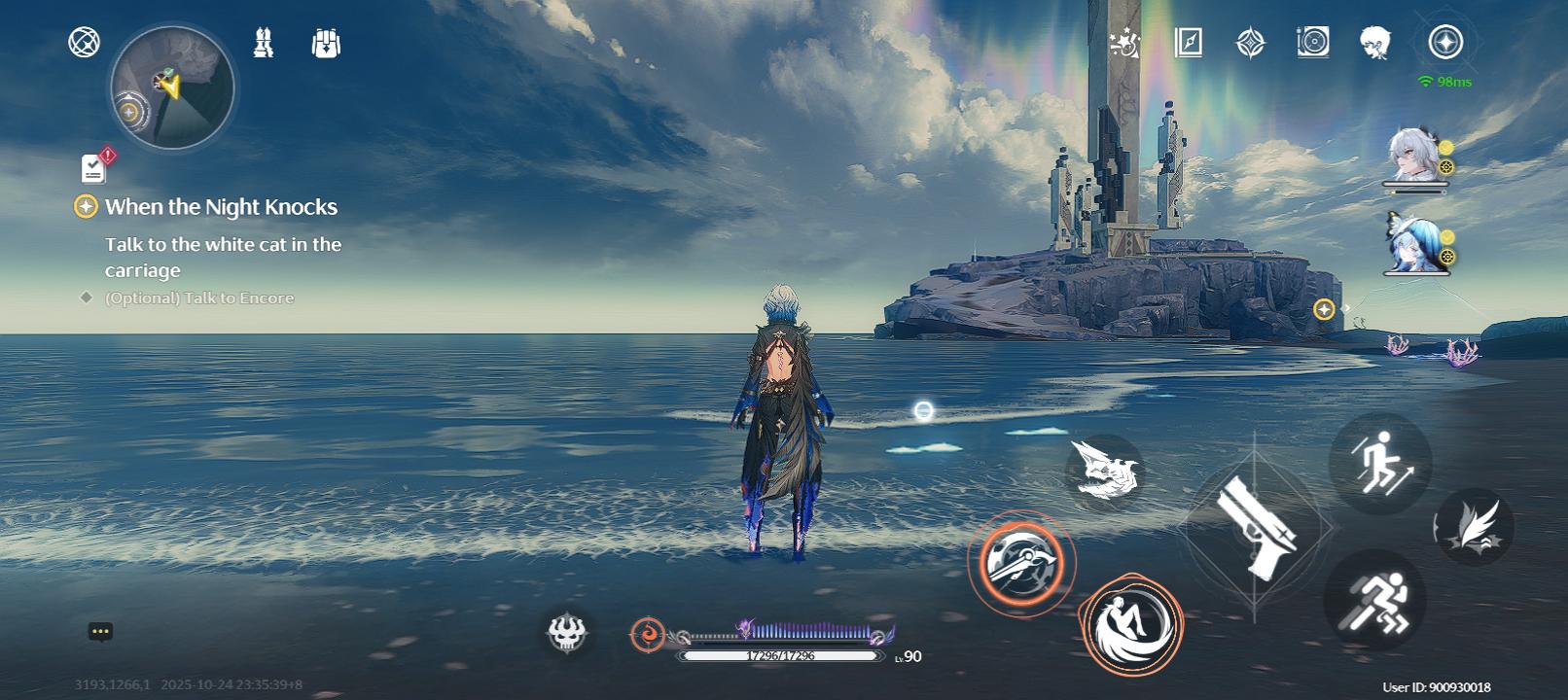Open the chat bubble icon
Image resolution: width=1568 pixels, height=700 pixels.
pyautogui.click(x=100, y=632)
